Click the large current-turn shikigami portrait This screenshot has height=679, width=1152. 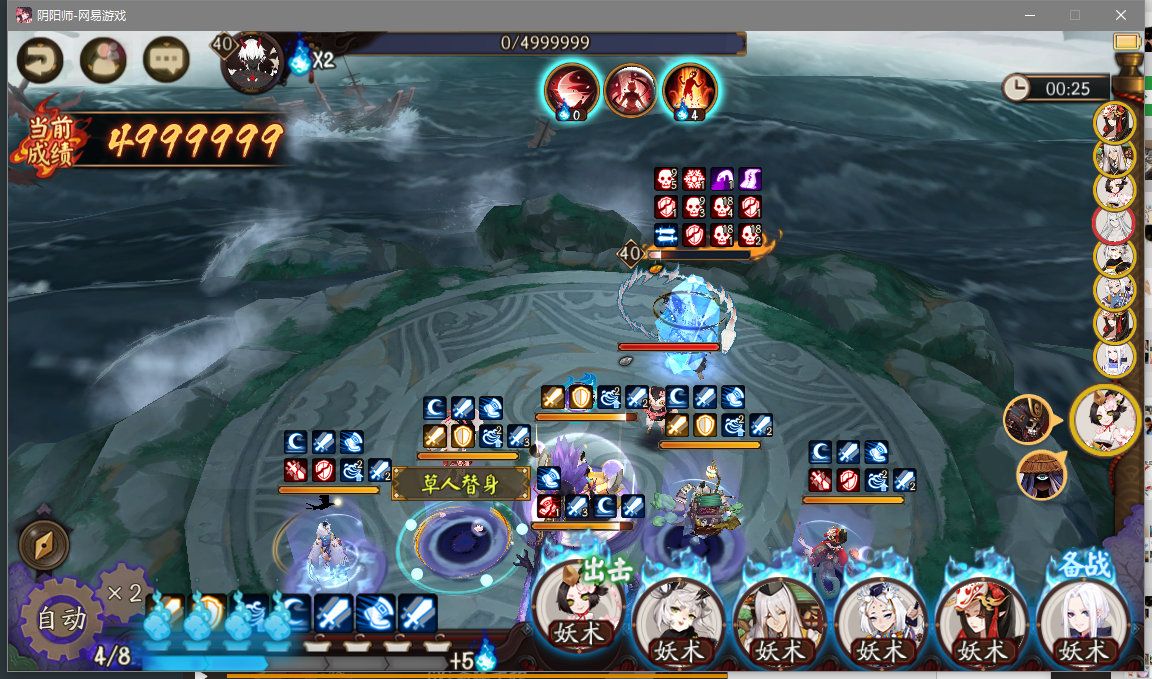(x=1105, y=420)
